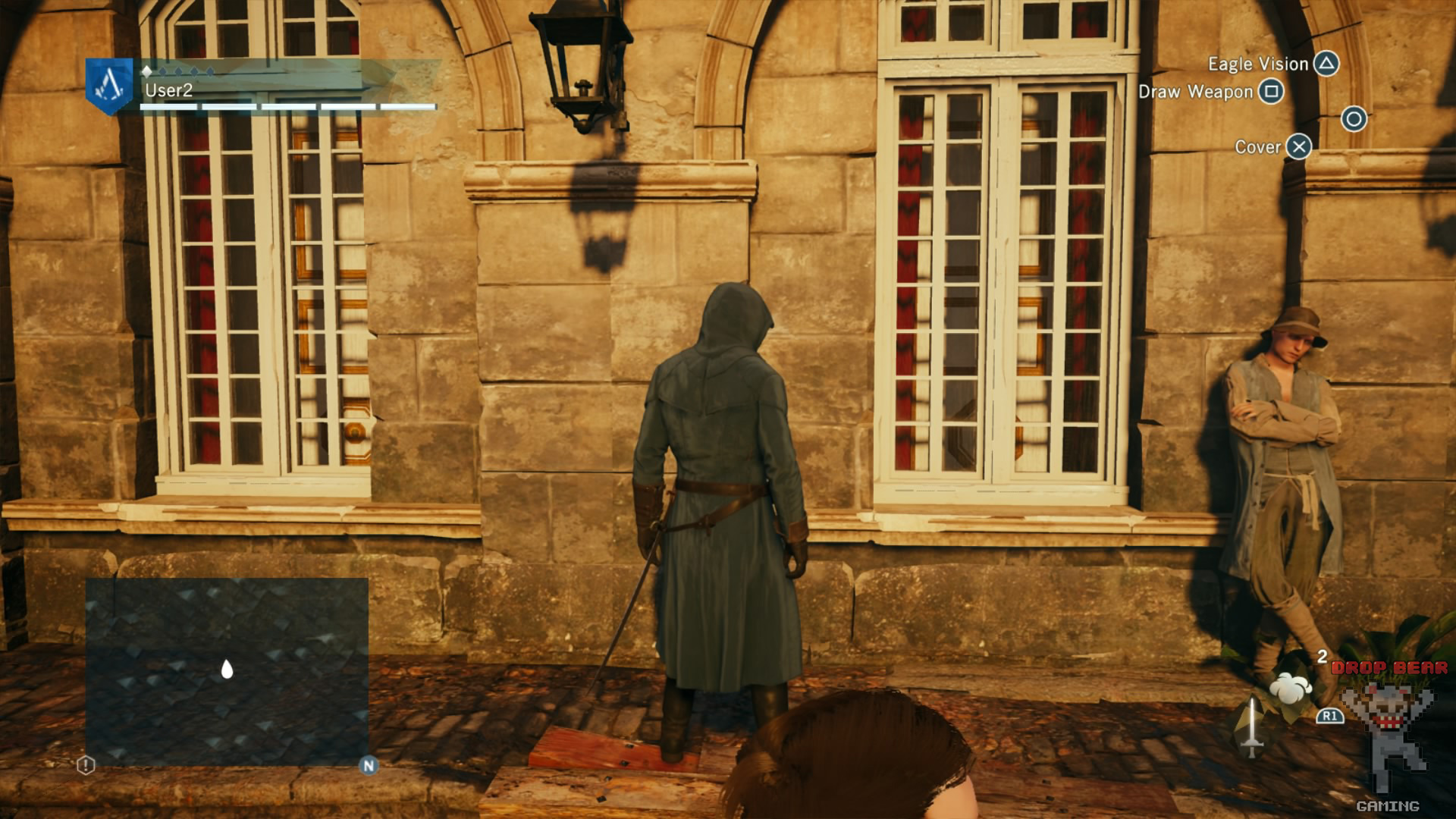Click the Drop Bear Gaming watermark logo
Image resolution: width=1456 pixels, height=819 pixels.
click(1389, 732)
